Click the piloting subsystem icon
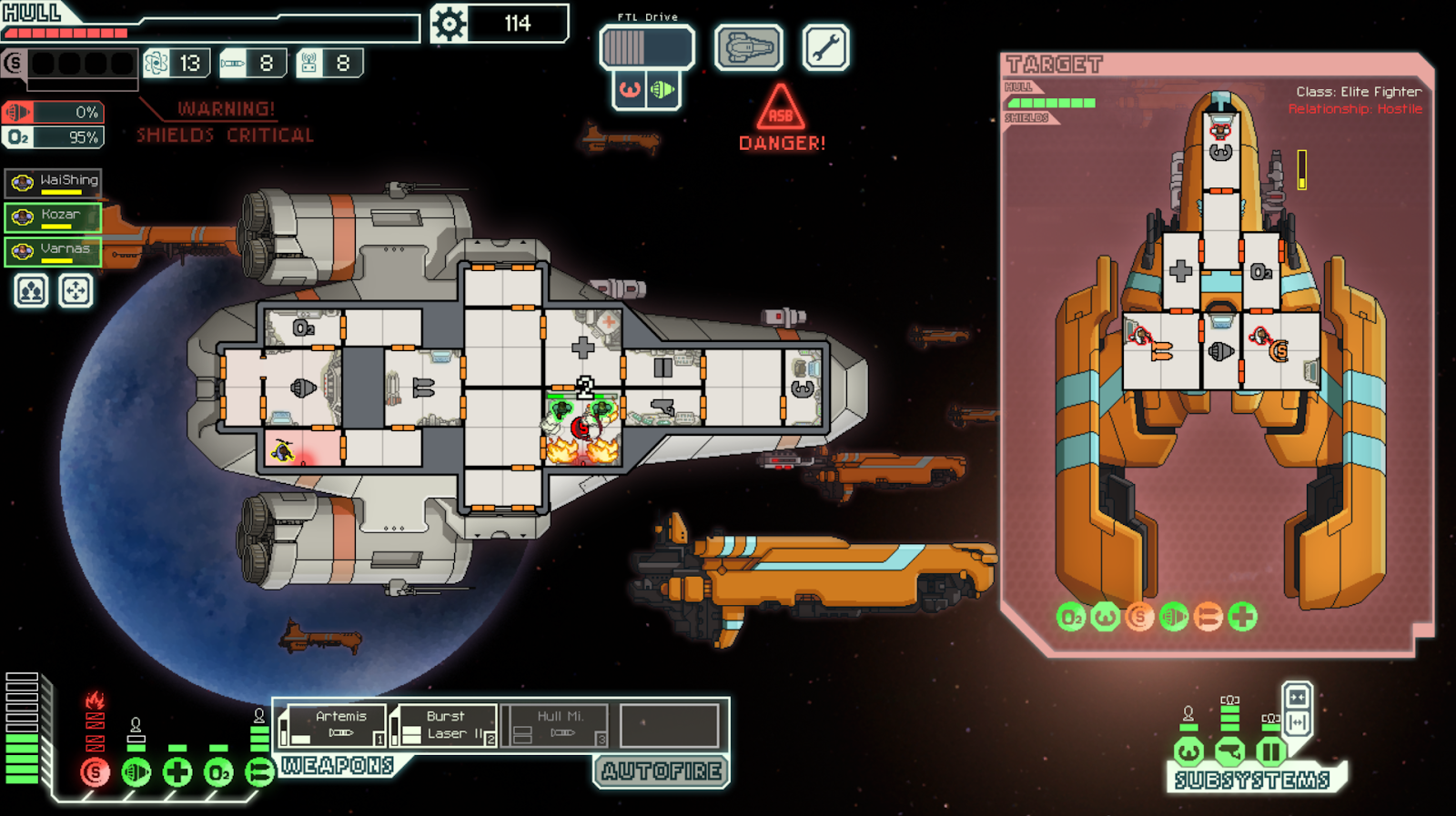The height and width of the screenshot is (816, 1456). tap(1188, 751)
